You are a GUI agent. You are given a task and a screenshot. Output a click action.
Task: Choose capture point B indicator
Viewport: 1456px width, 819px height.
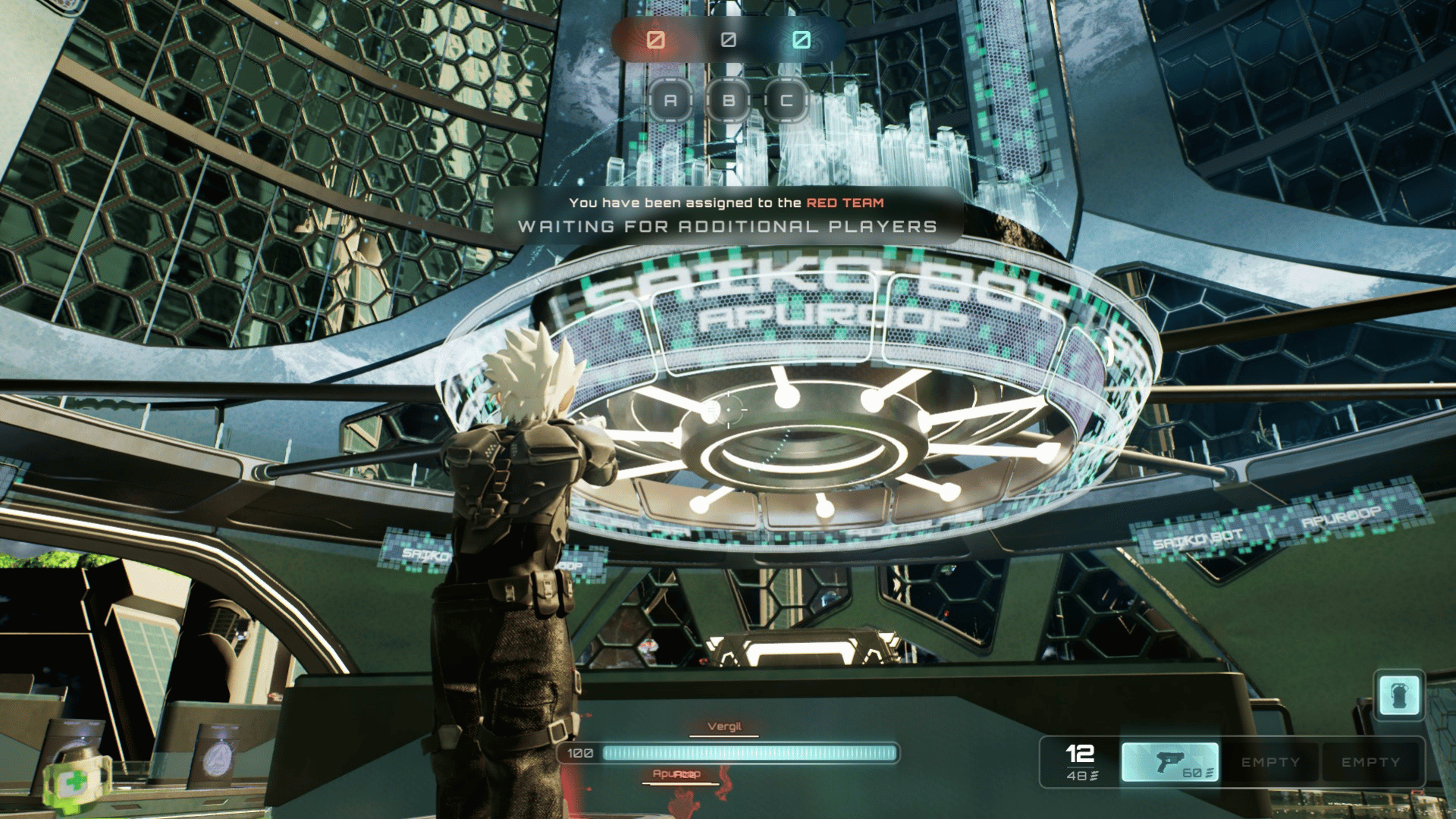pos(729,100)
